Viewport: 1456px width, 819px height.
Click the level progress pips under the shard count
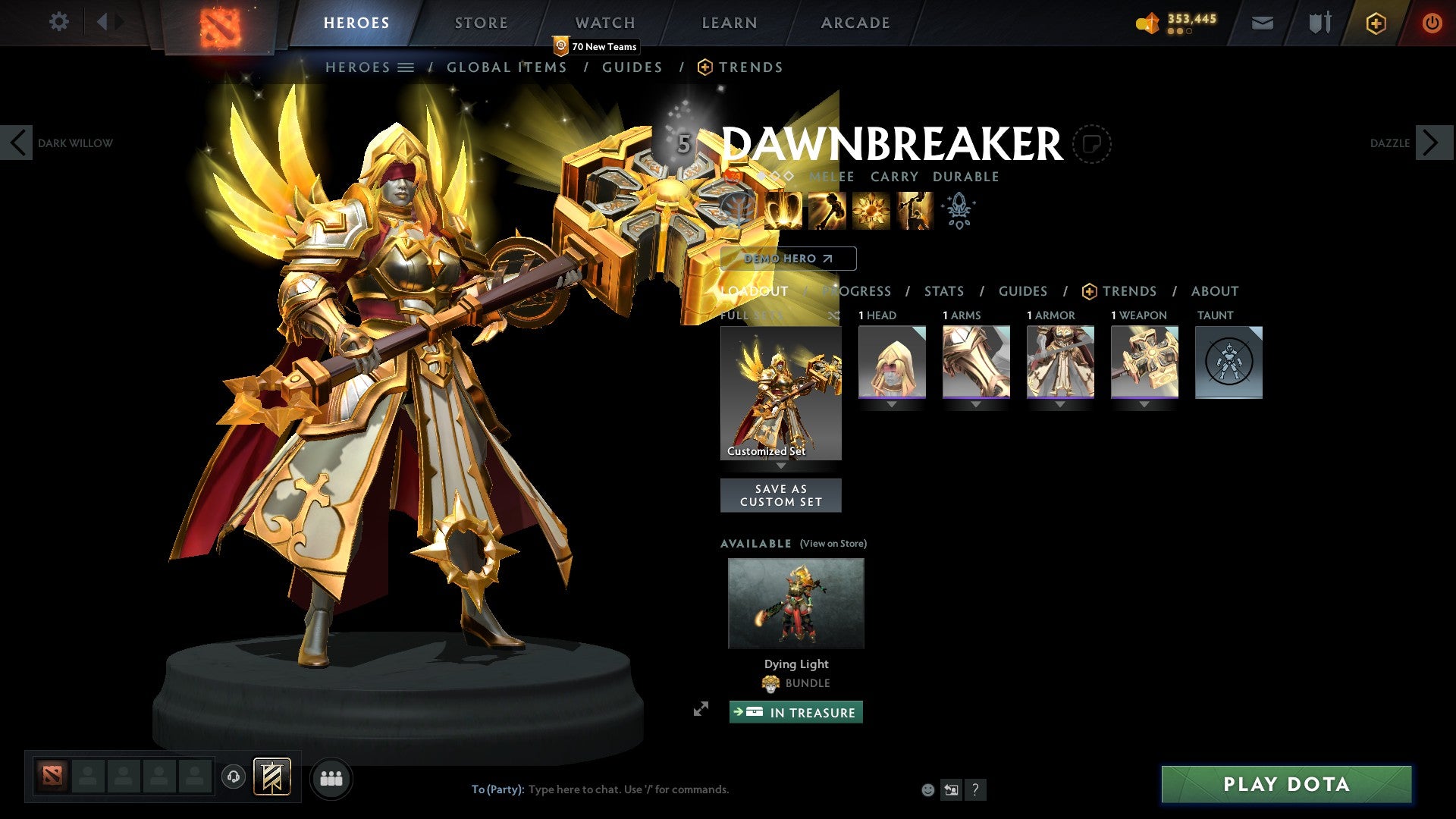pyautogui.click(x=1180, y=31)
